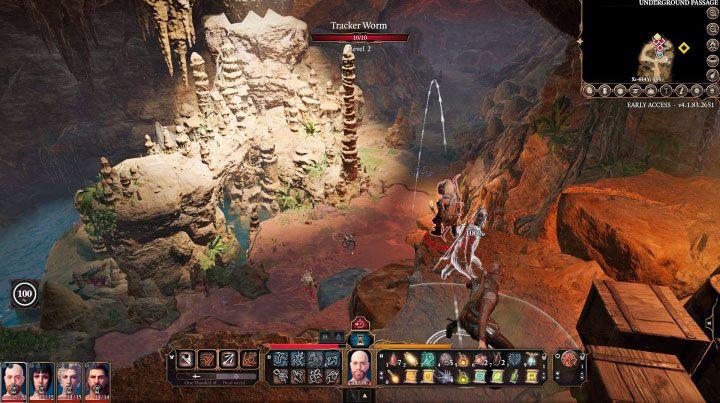This screenshot has width=720, height=403.
Task: Select the first scroll item in the hotbar
Action: (409, 376)
